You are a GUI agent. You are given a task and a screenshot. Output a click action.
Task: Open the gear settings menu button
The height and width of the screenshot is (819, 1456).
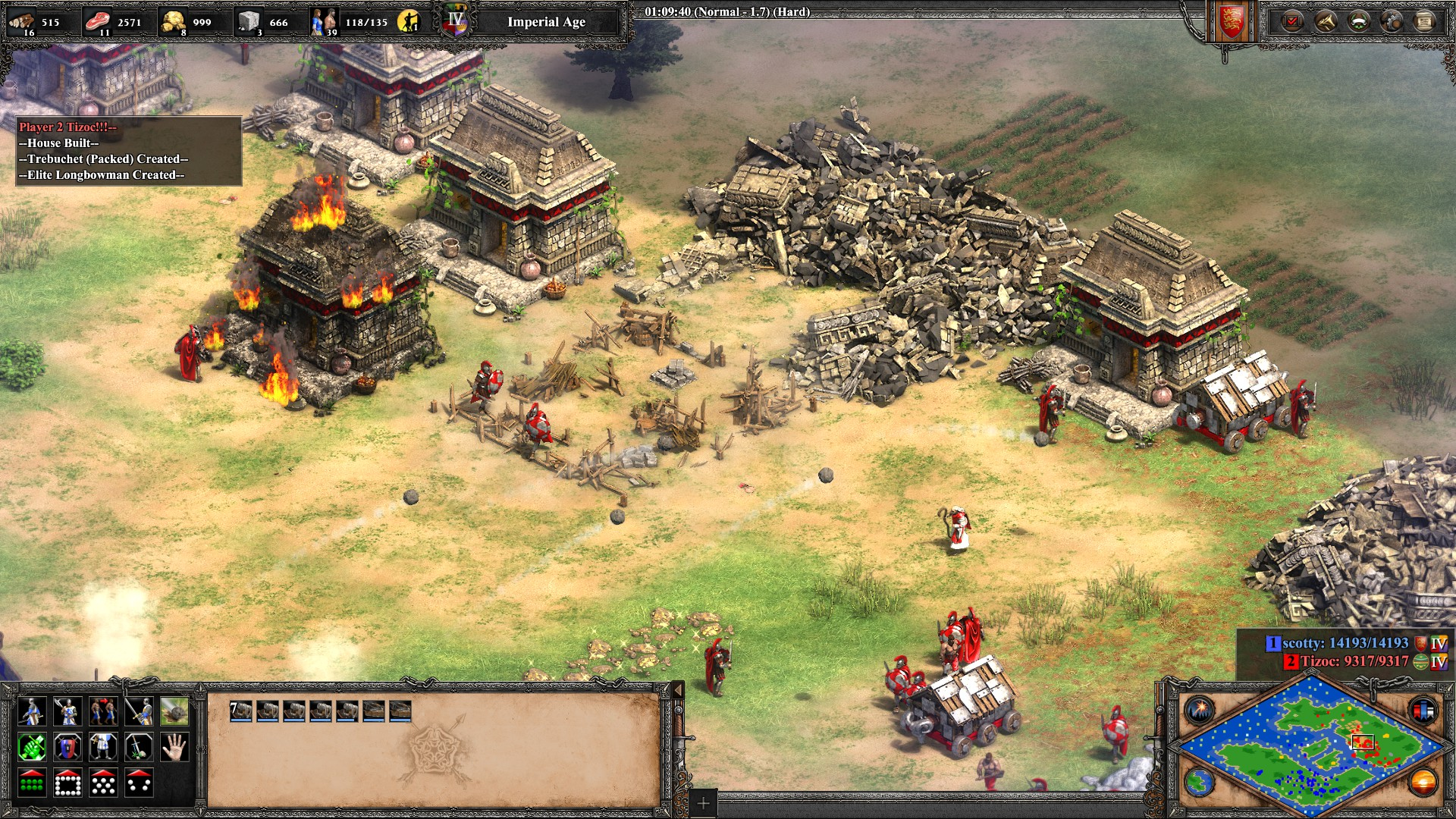tap(1392, 21)
